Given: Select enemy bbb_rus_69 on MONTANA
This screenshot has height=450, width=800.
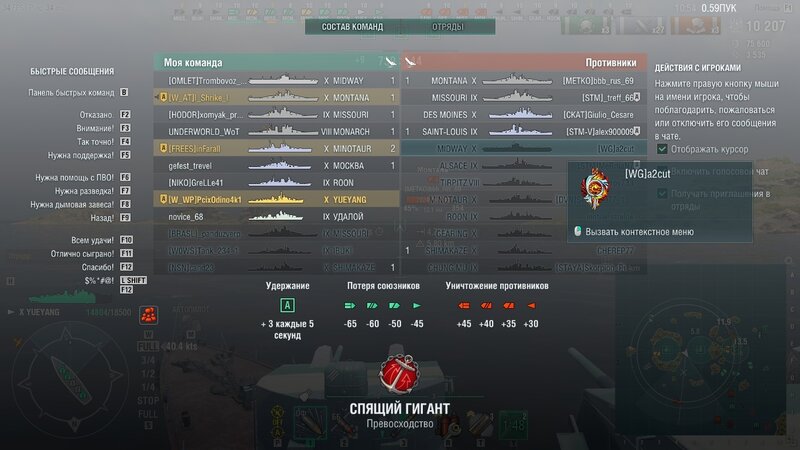Looking at the screenshot, I should tap(599, 80).
